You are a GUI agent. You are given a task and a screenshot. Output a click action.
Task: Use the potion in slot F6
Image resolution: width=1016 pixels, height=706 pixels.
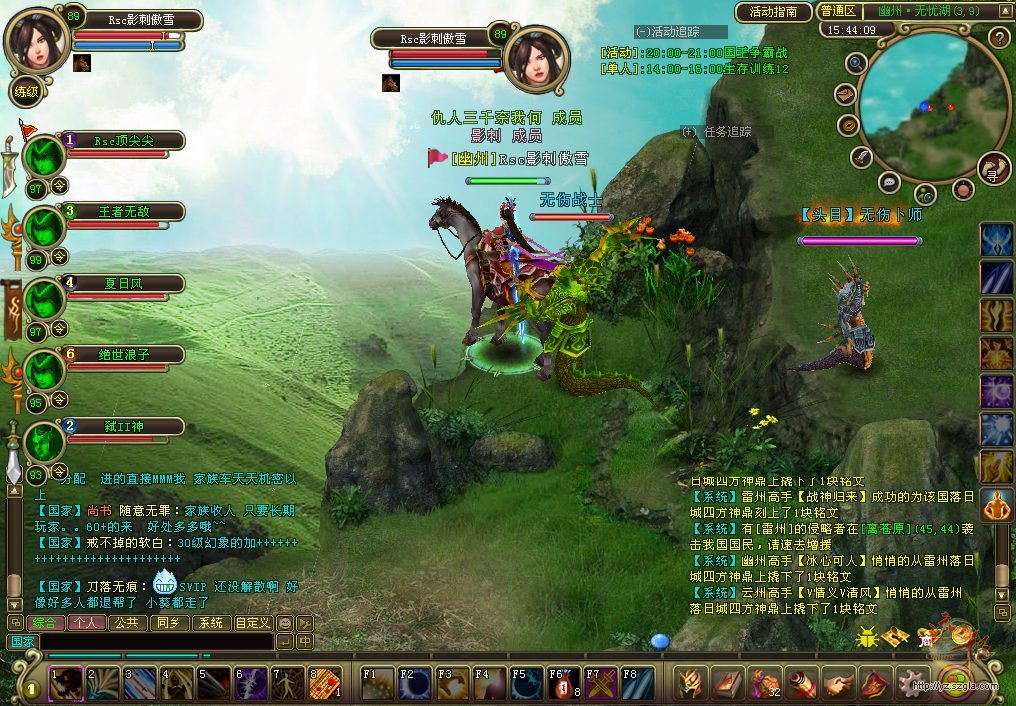pyautogui.click(x=565, y=683)
